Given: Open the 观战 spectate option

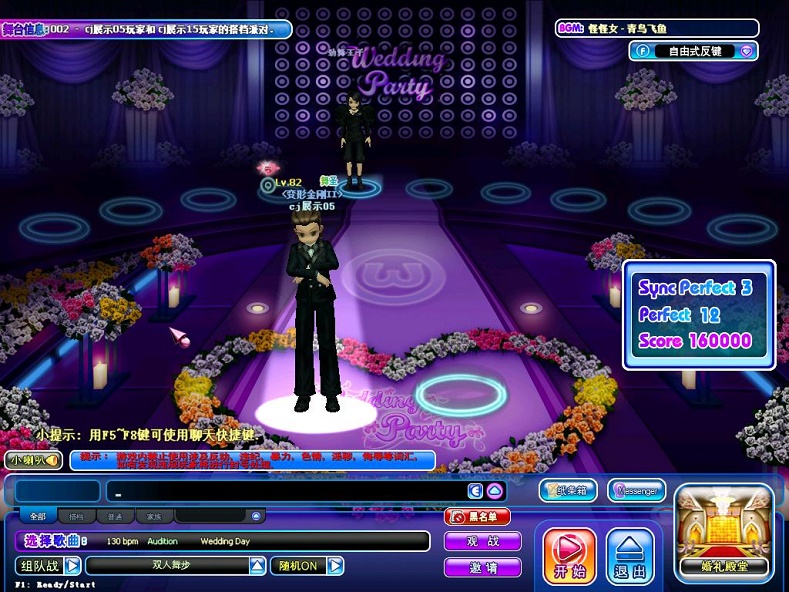Looking at the screenshot, I should [483, 542].
